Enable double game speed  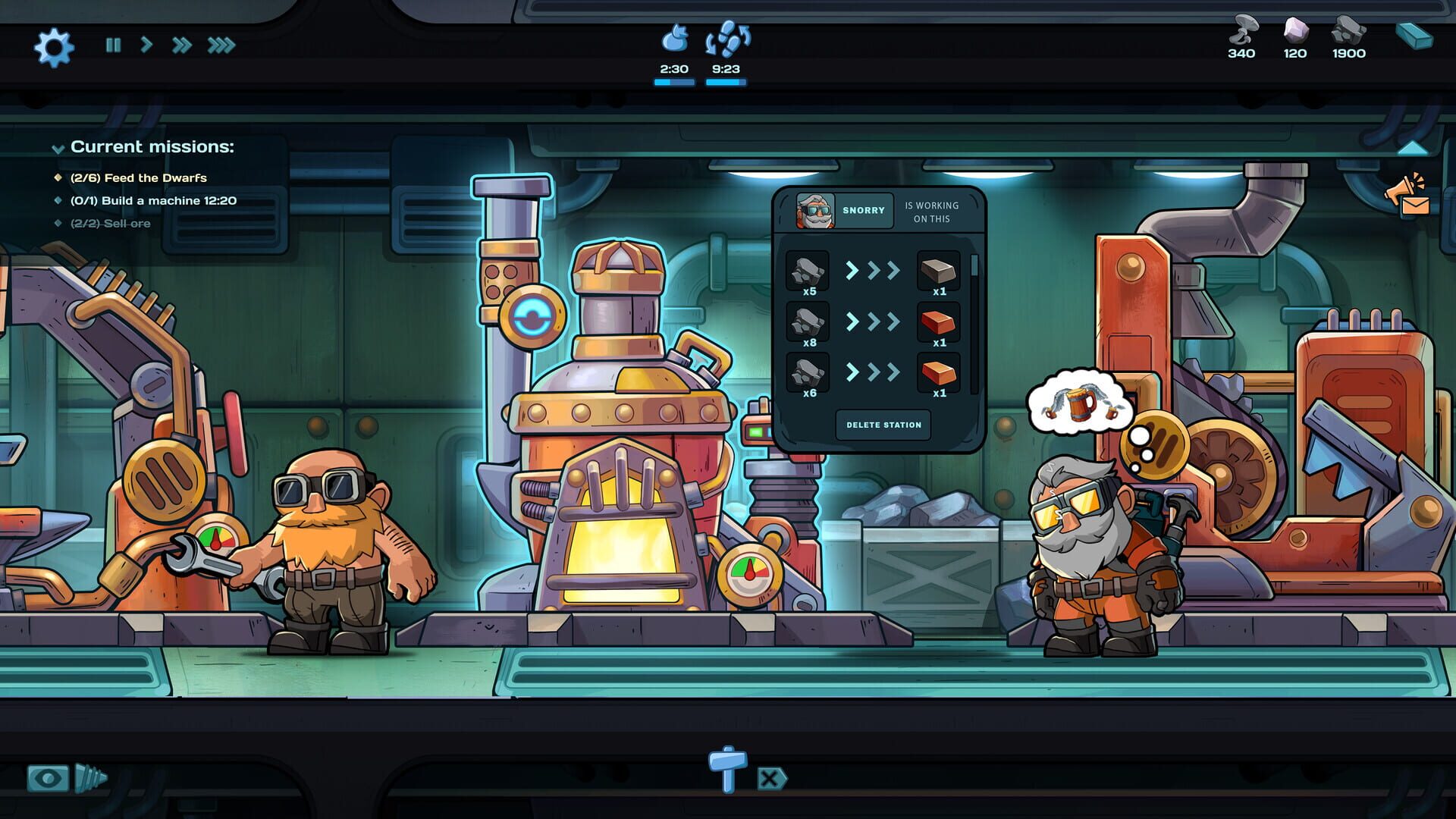coord(180,45)
